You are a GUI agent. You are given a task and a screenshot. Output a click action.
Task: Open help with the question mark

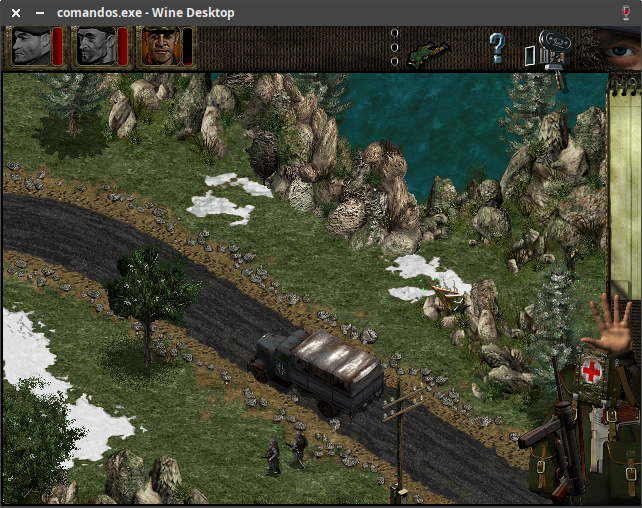pos(497,47)
